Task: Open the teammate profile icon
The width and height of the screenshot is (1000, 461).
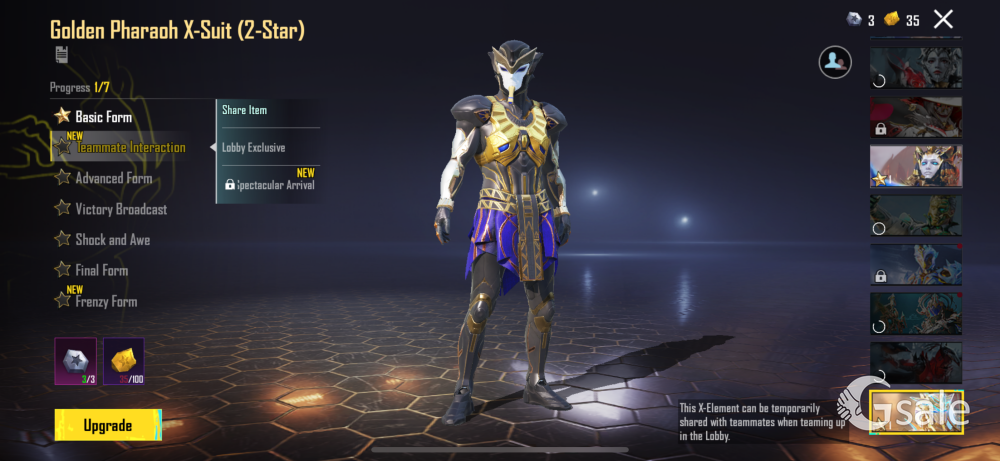Action: point(835,62)
